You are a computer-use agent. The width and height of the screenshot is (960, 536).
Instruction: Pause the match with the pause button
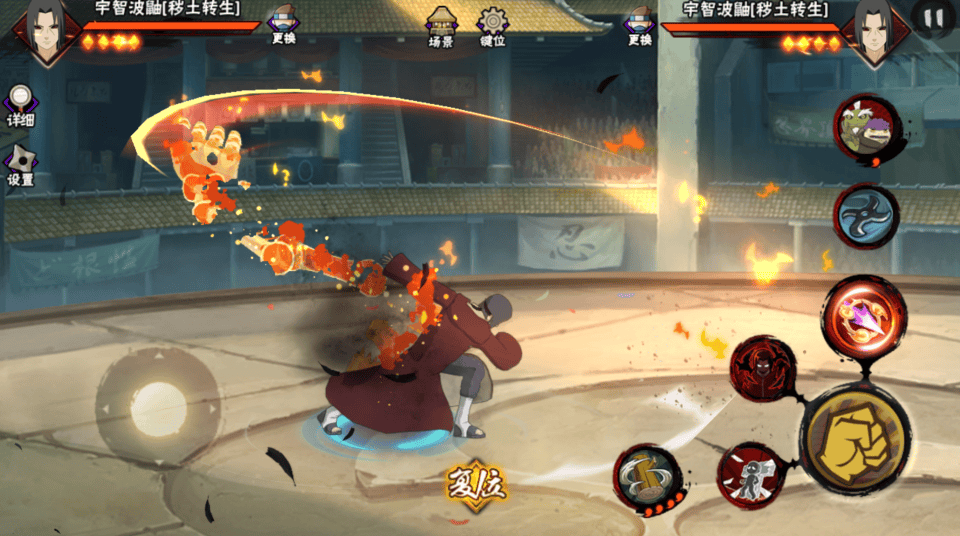click(933, 19)
